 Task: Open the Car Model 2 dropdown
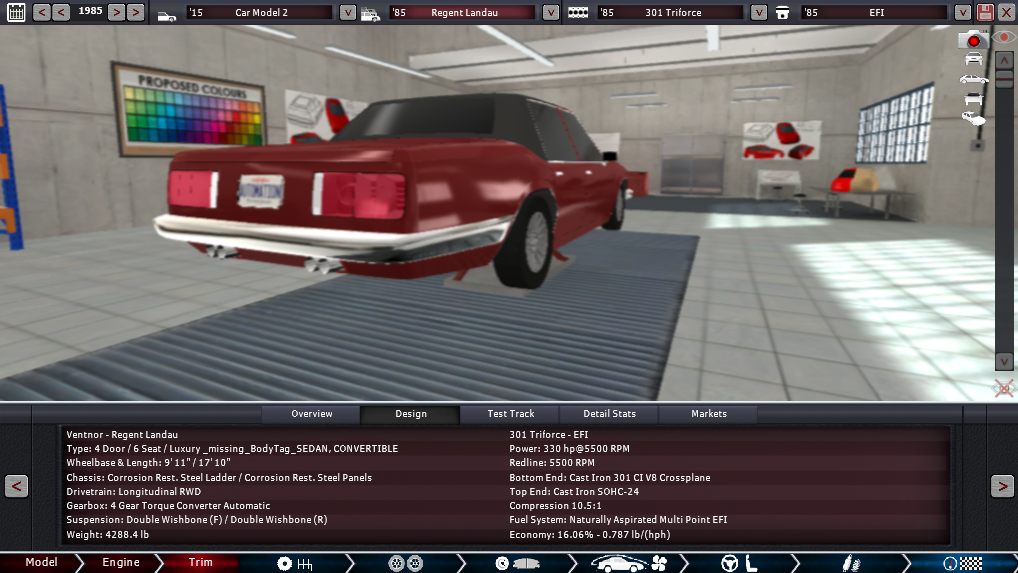347,13
